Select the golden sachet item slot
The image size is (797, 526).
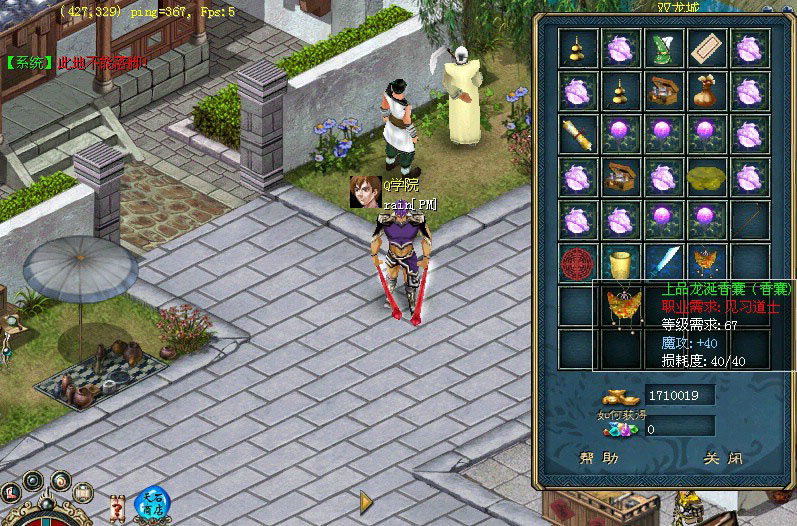(708, 262)
